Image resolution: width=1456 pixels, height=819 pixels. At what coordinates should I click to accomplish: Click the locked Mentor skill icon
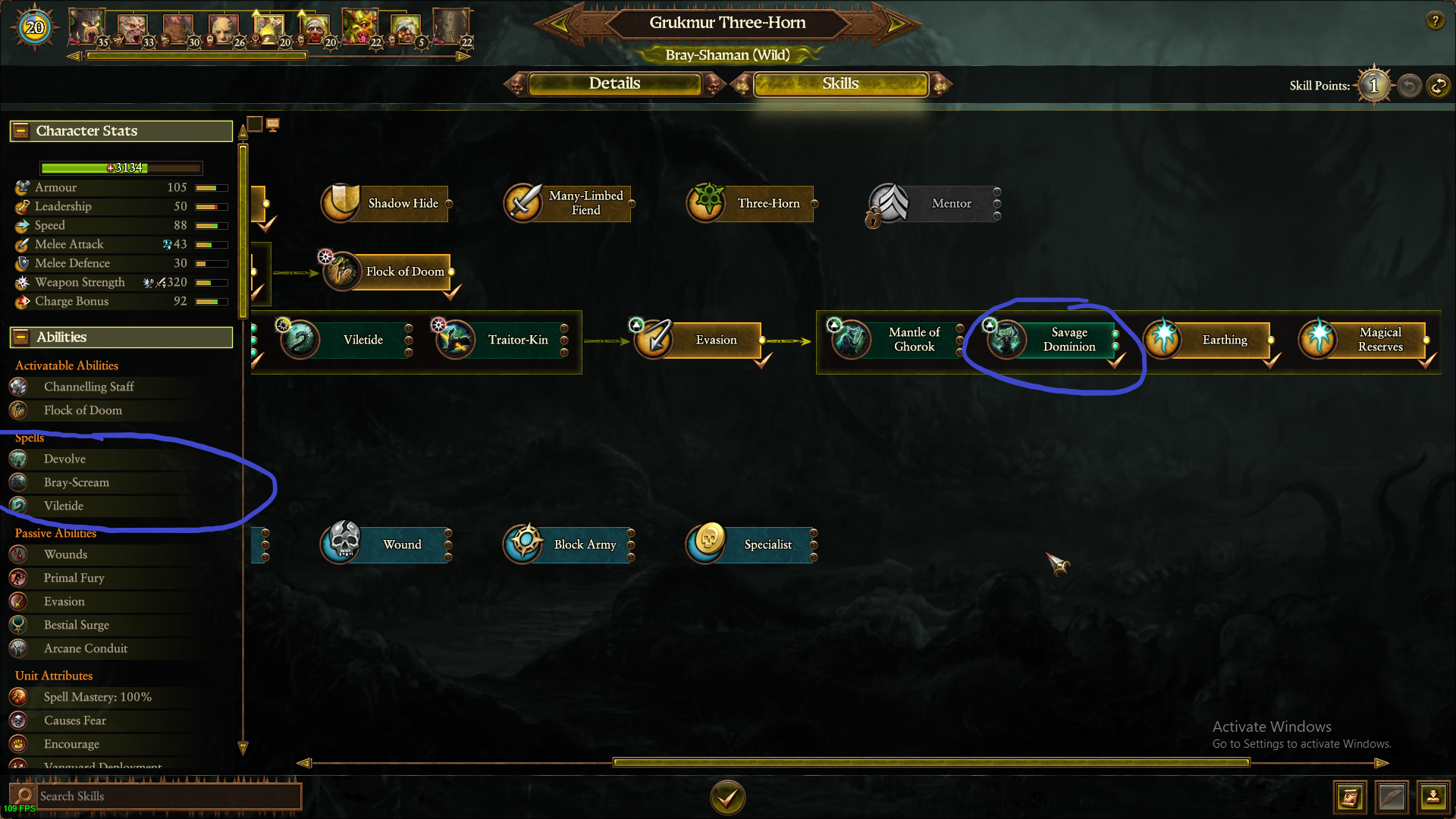point(887,202)
